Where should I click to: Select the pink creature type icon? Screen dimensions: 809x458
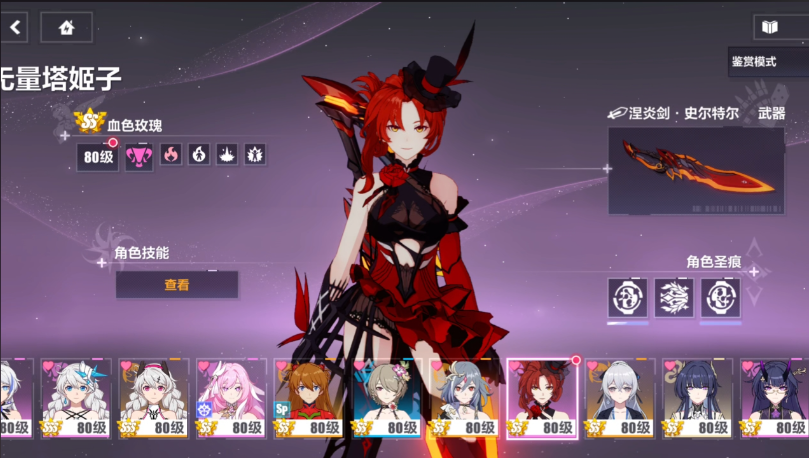(139, 156)
